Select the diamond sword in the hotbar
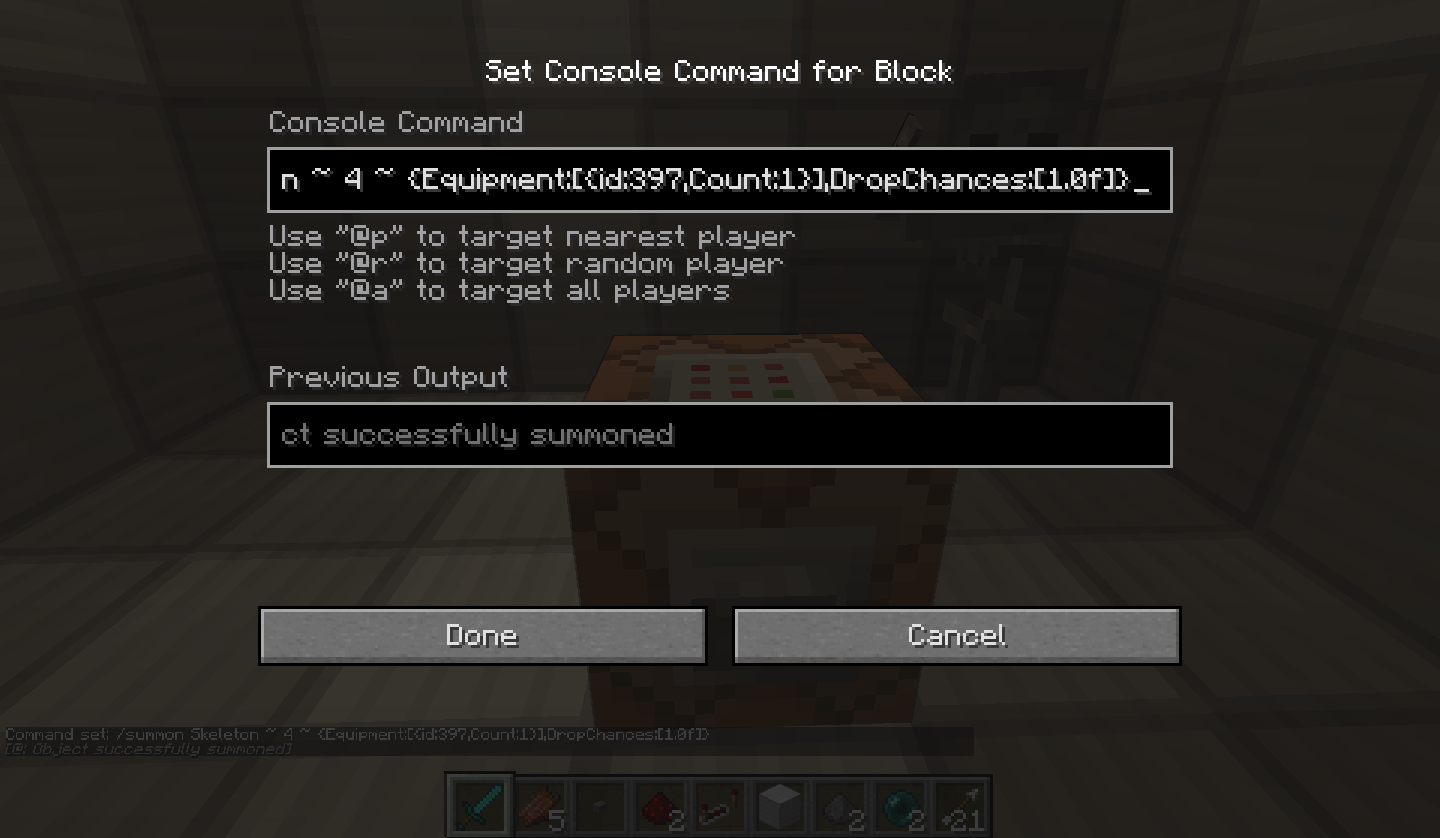Image resolution: width=1440 pixels, height=838 pixels. (x=478, y=803)
